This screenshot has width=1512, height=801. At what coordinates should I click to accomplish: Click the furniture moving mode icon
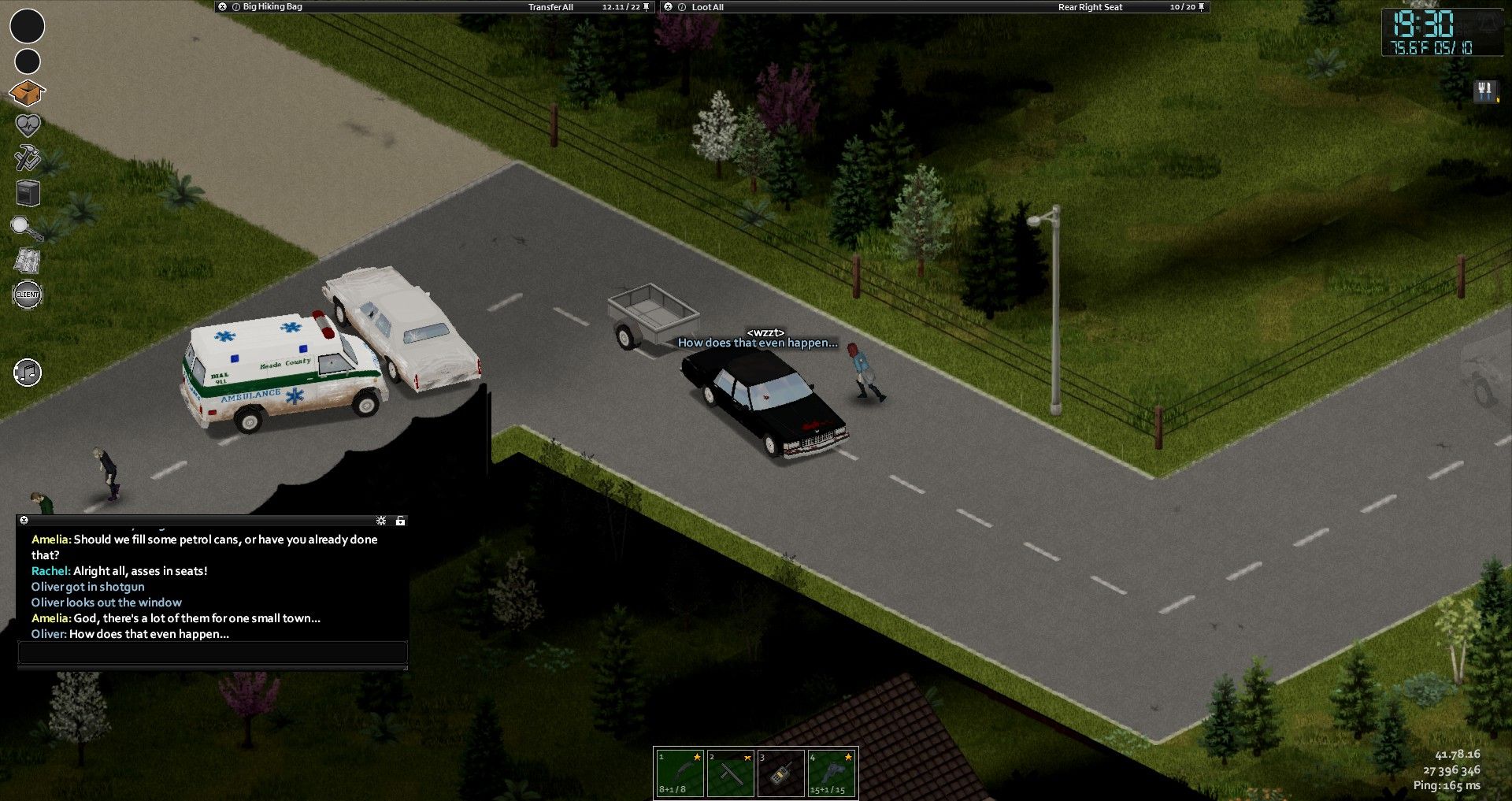tap(28, 192)
